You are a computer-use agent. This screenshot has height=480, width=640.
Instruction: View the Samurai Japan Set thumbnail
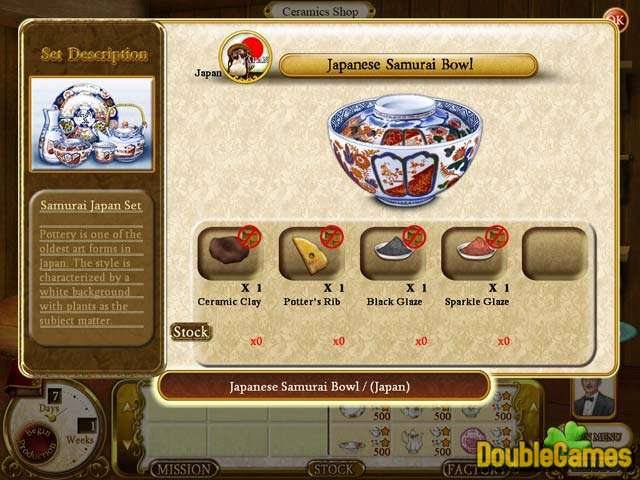click(x=91, y=124)
